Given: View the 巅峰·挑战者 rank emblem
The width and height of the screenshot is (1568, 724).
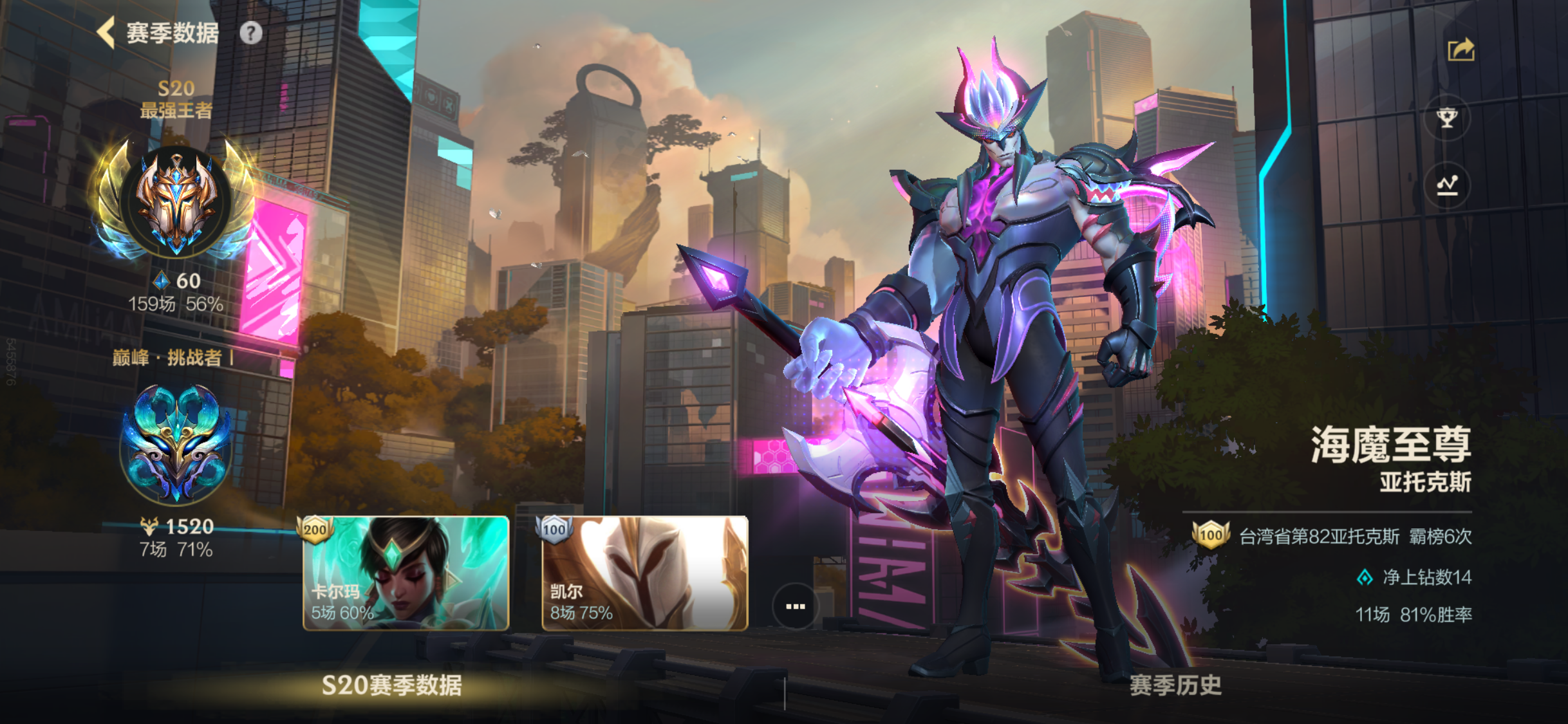Looking at the screenshot, I should [176, 444].
